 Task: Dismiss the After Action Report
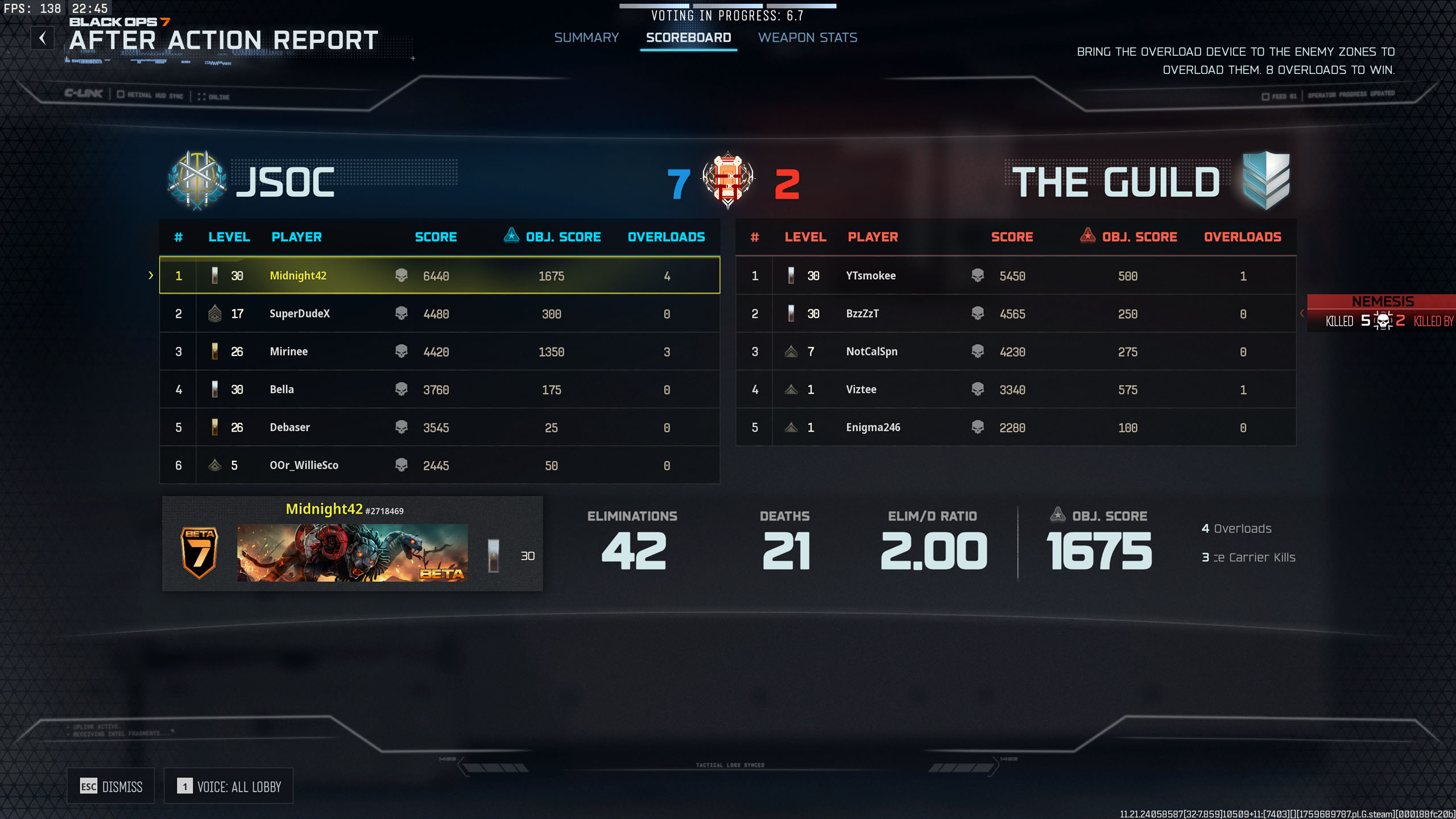click(111, 786)
